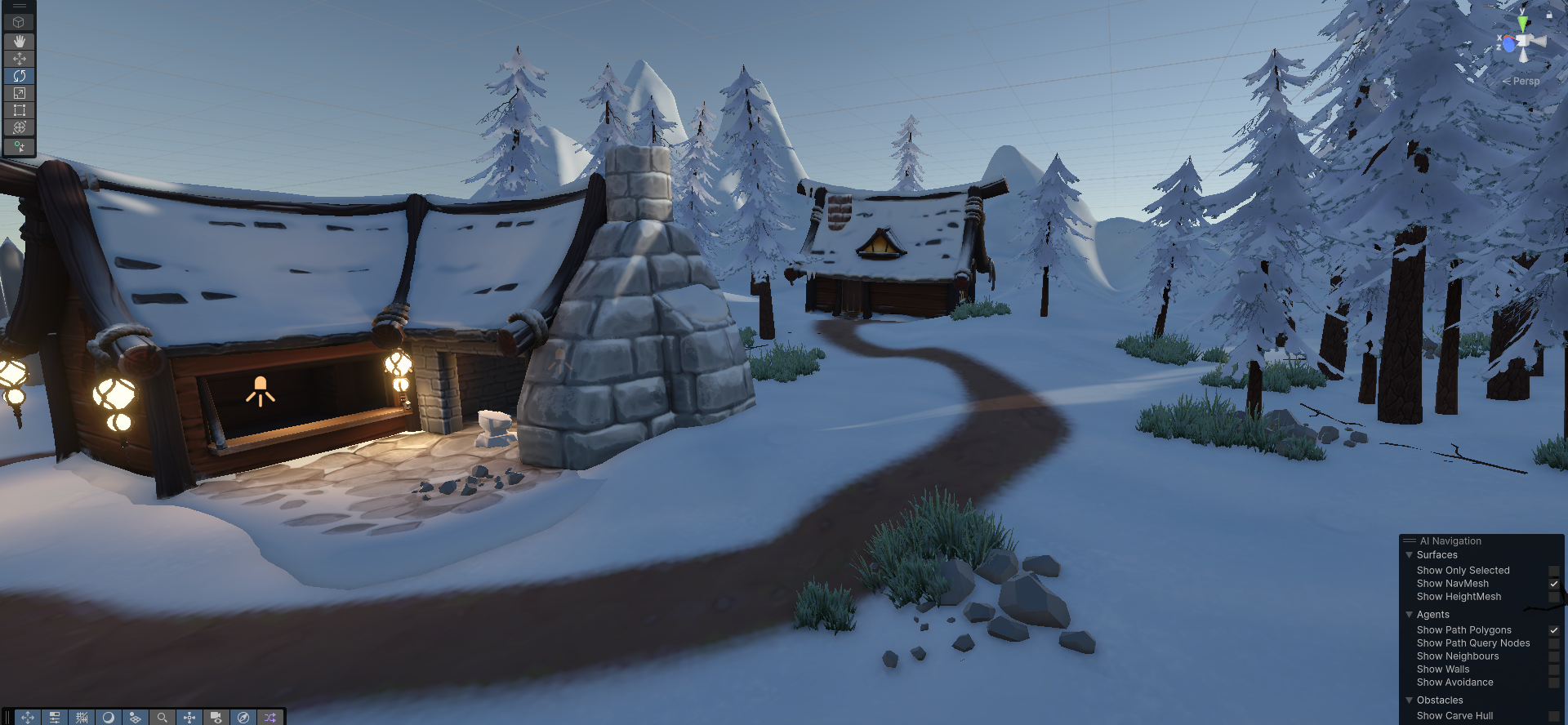Toggle the scene grid visibility icon
This screenshot has height=725, width=1568.
pyautogui.click(x=81, y=717)
